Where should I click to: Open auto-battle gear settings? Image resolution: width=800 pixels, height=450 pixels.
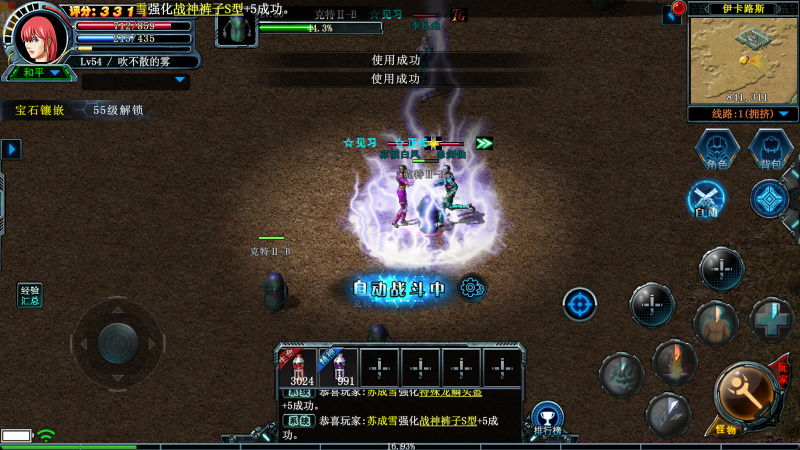pyautogui.click(x=472, y=289)
